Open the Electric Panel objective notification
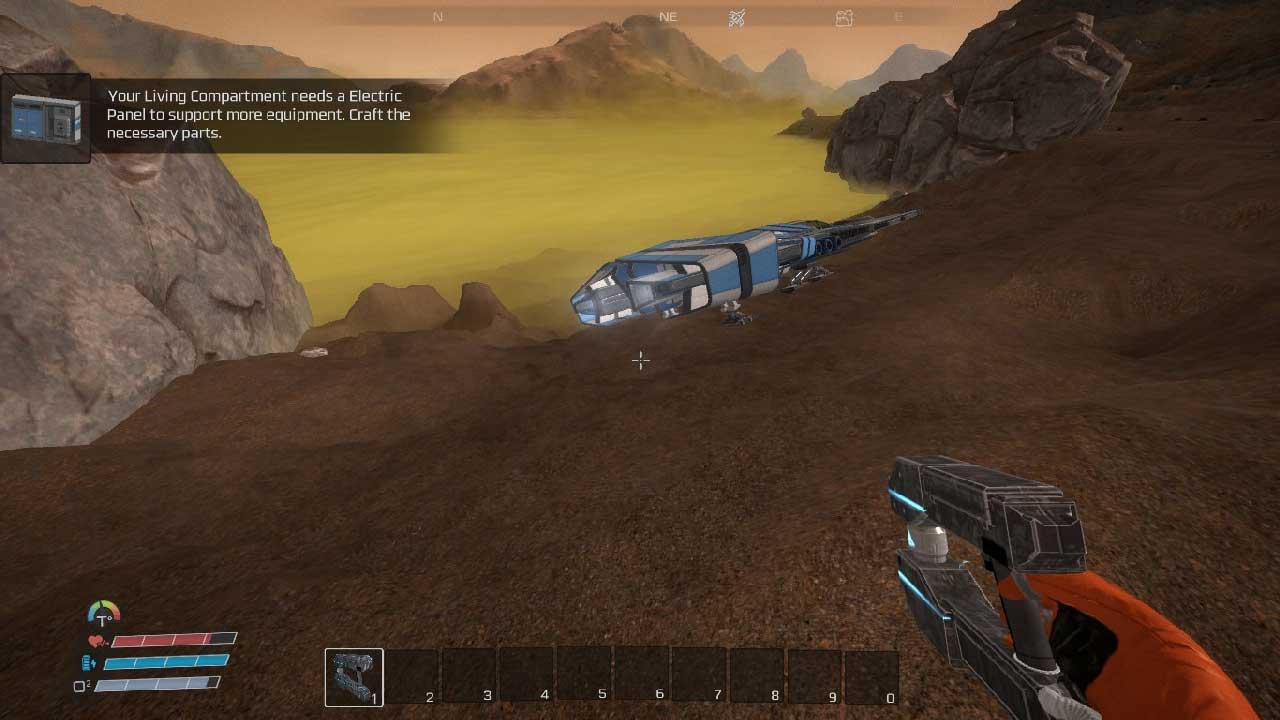The width and height of the screenshot is (1280, 720). pyautogui.click(x=258, y=115)
